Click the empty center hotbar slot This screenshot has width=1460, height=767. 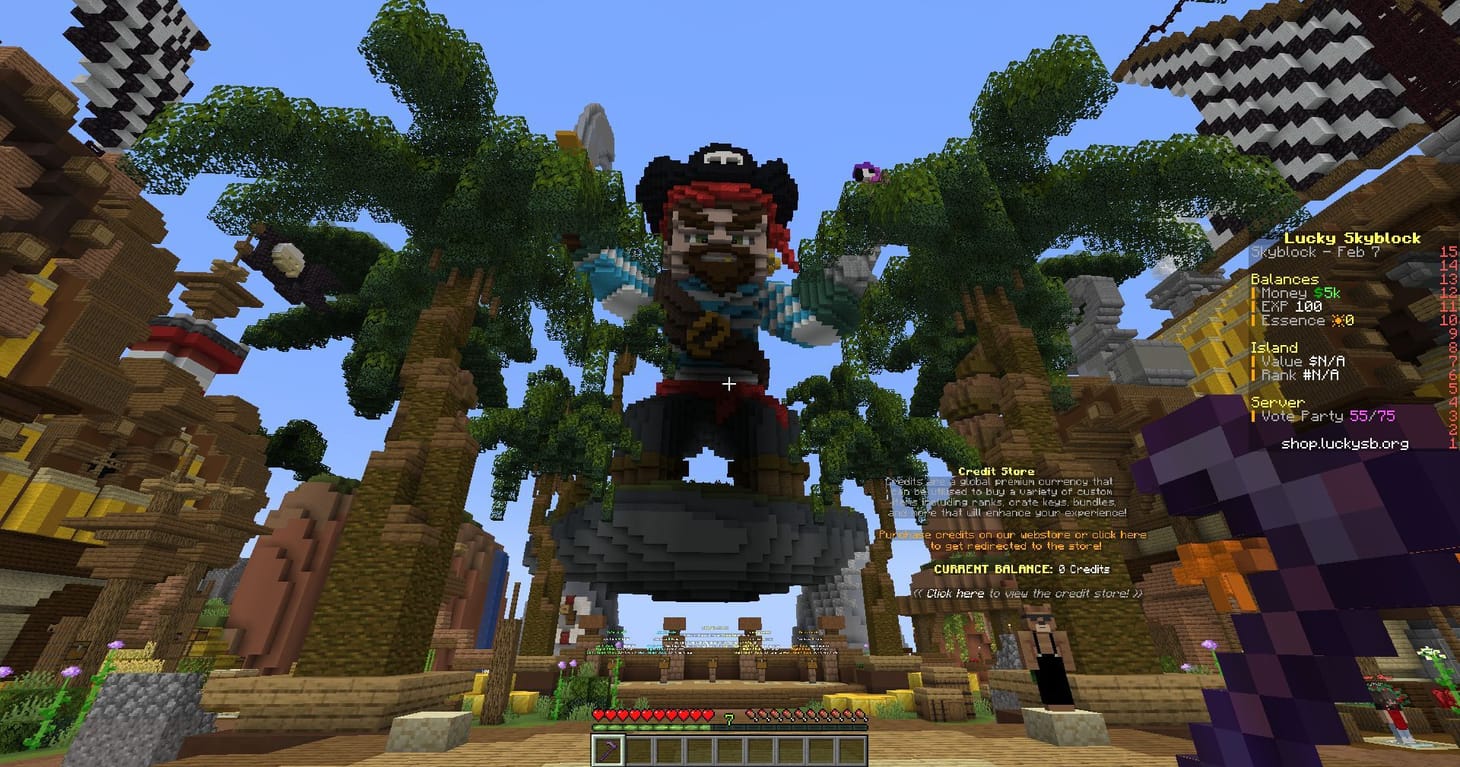point(730,749)
